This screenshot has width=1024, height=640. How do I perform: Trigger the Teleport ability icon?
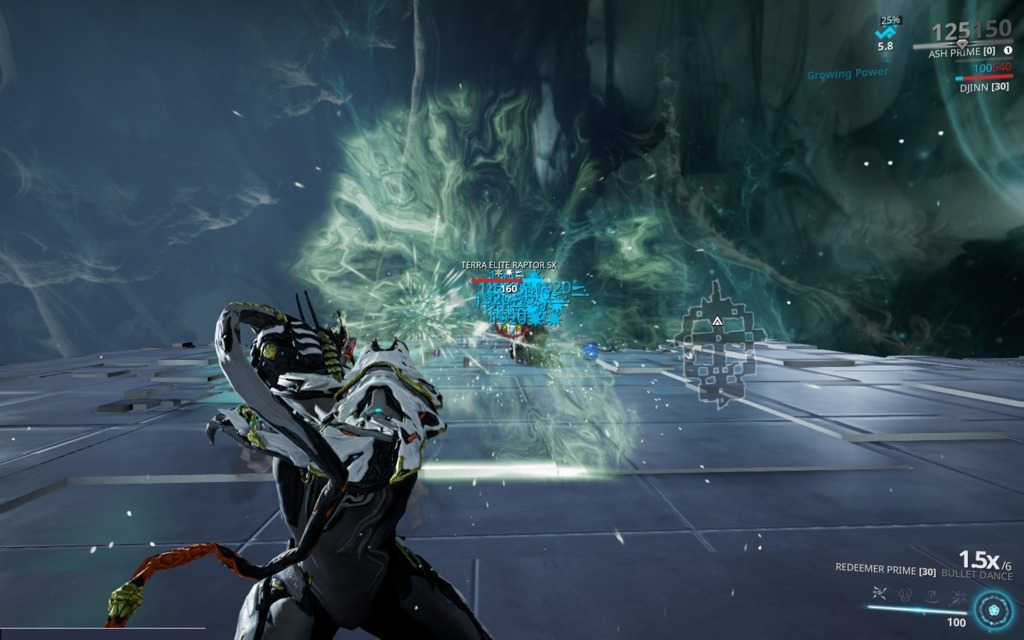point(932,595)
